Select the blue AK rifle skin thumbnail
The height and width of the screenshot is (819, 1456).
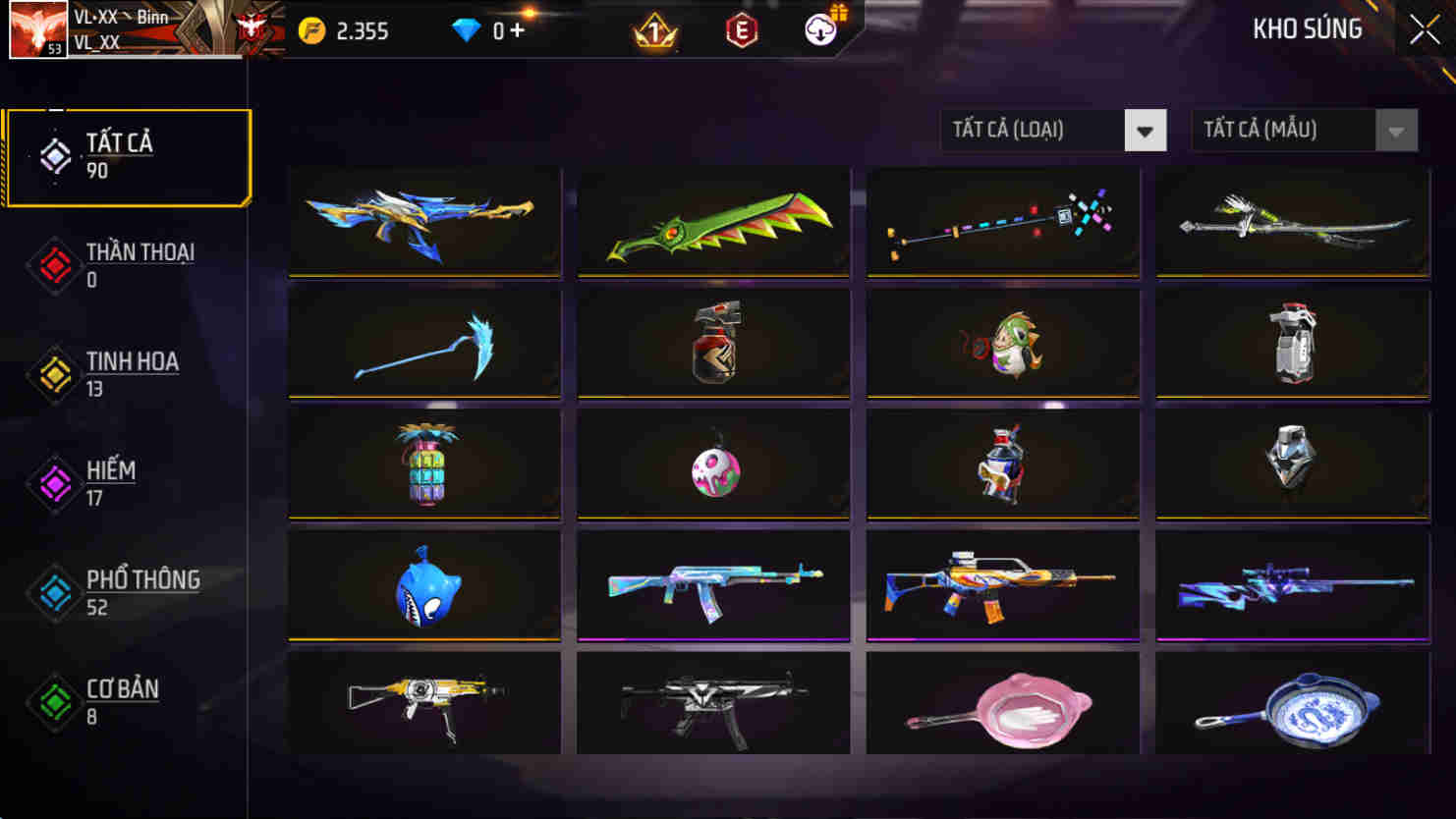coord(713,585)
